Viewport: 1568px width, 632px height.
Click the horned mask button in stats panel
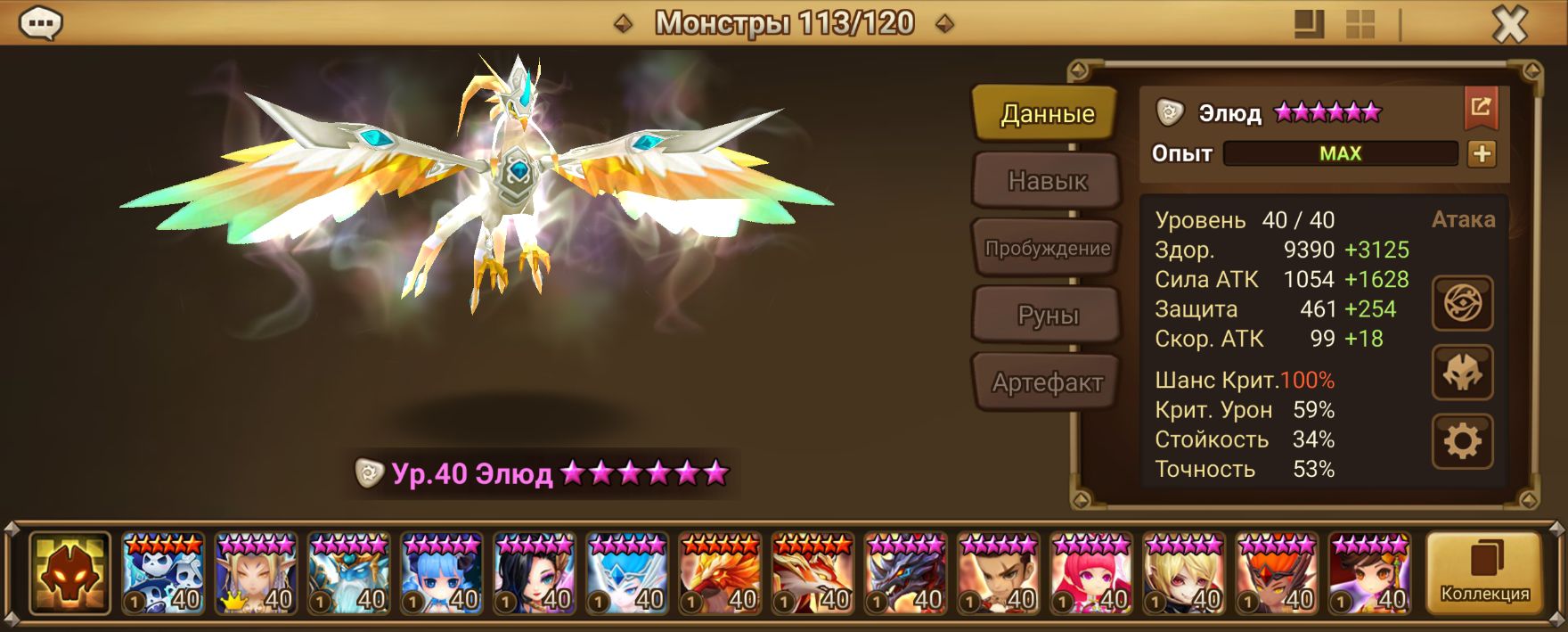1462,373
